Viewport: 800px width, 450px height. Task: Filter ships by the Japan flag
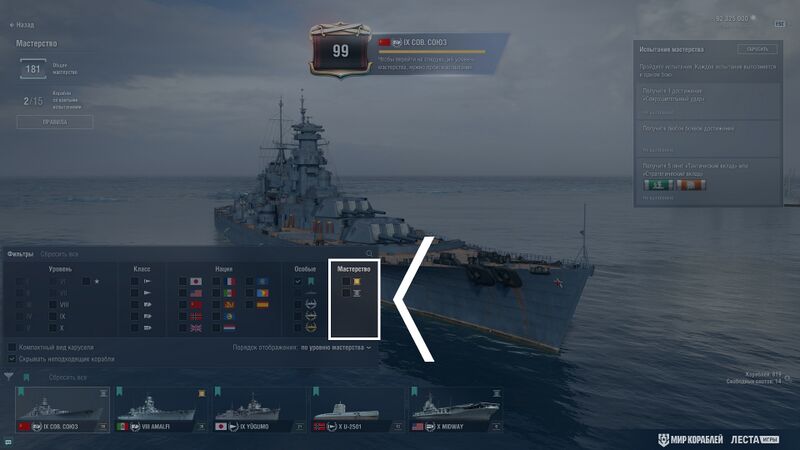tap(196, 282)
